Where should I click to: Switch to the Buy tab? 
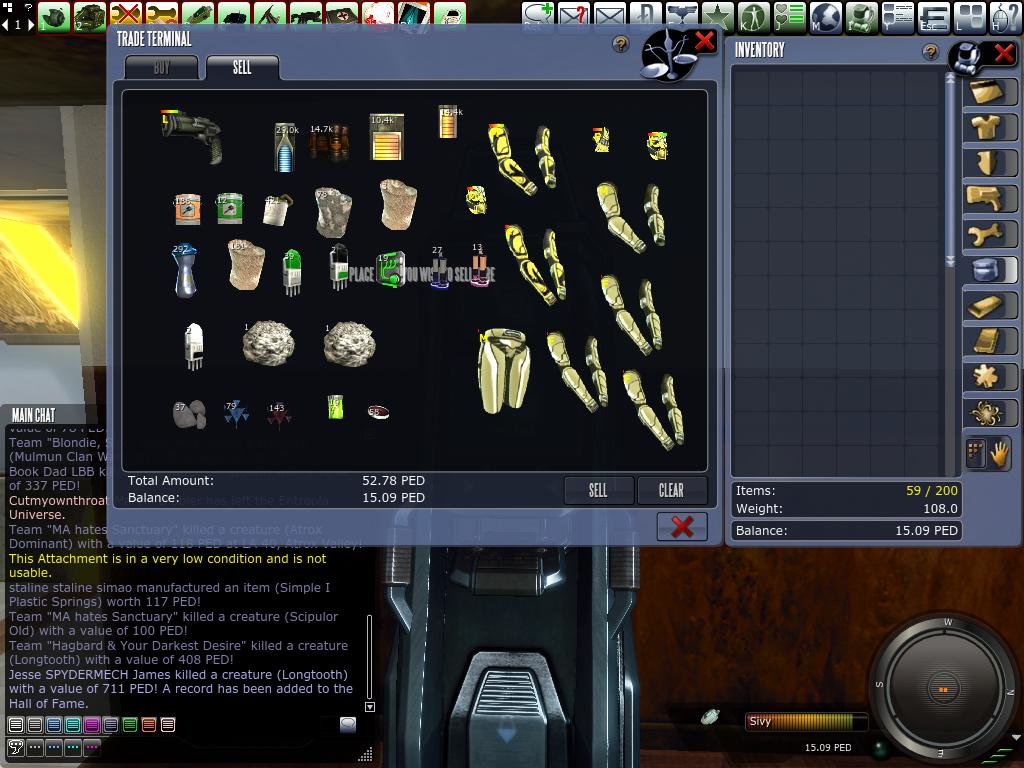[162, 68]
